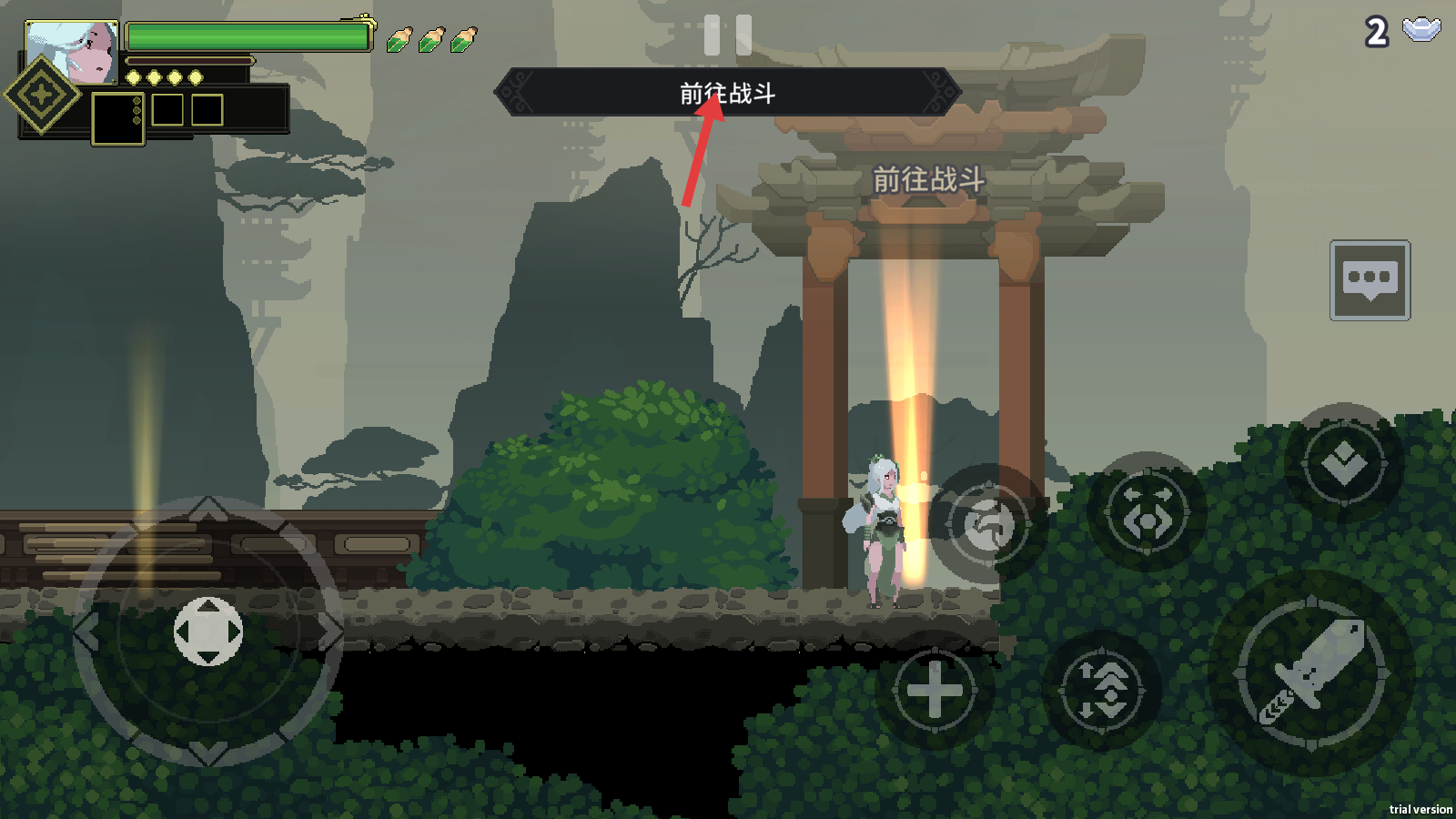Activate the swirl skill button
The image size is (1456, 819).
click(x=987, y=524)
